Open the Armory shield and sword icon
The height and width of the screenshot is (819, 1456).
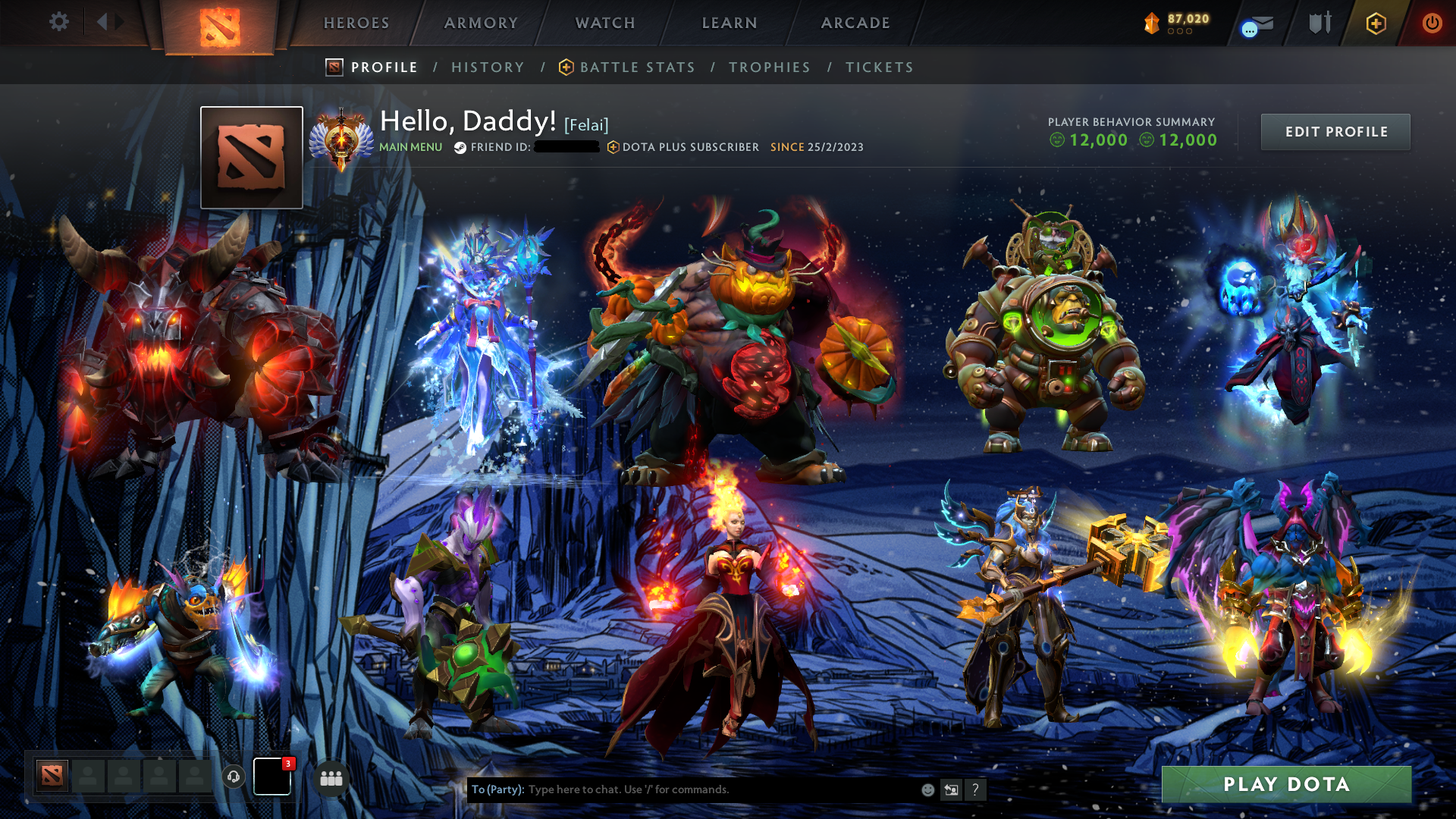point(1319,23)
